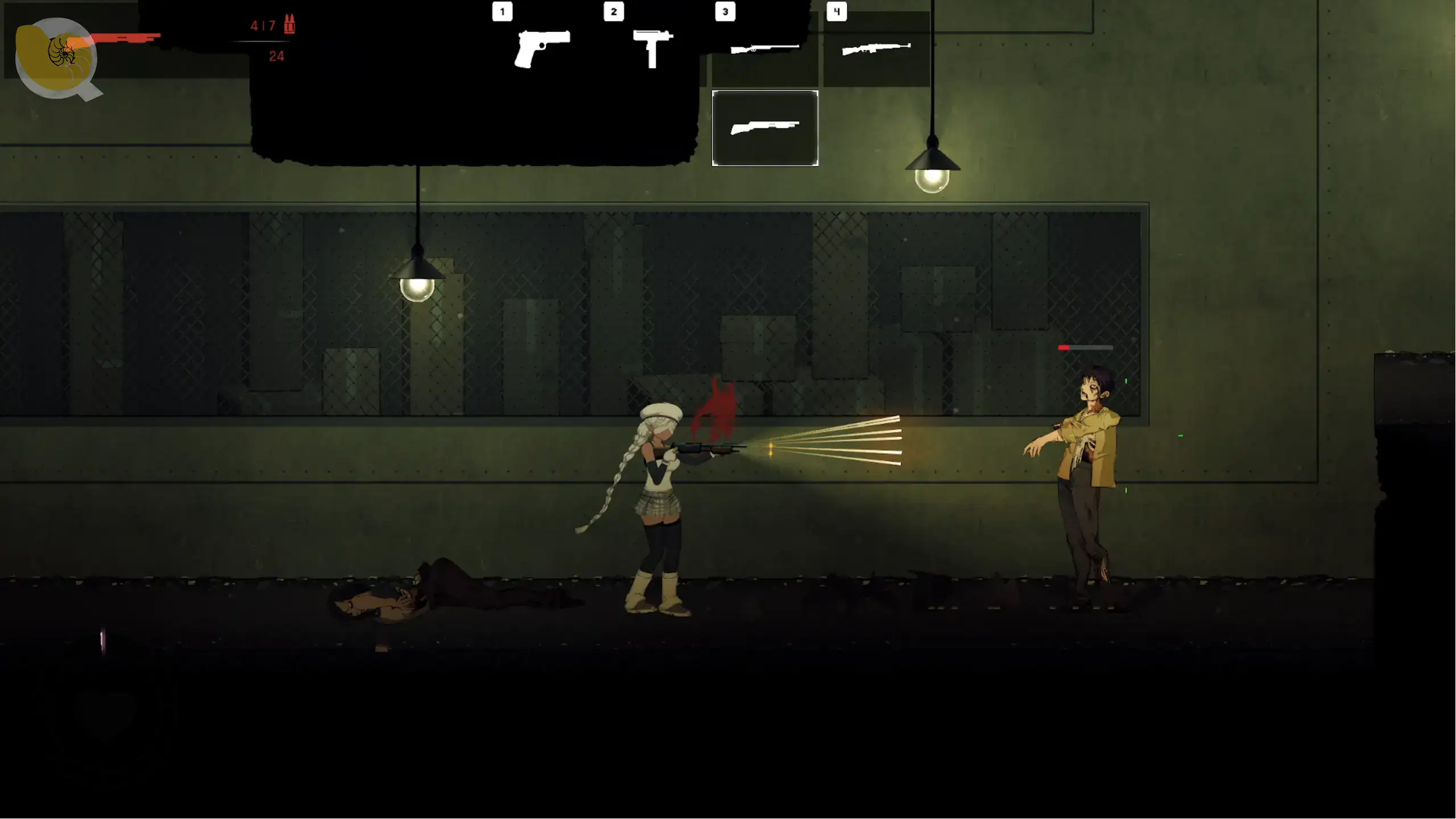Choose the long-barrel rifle in slot 3

click(764, 50)
